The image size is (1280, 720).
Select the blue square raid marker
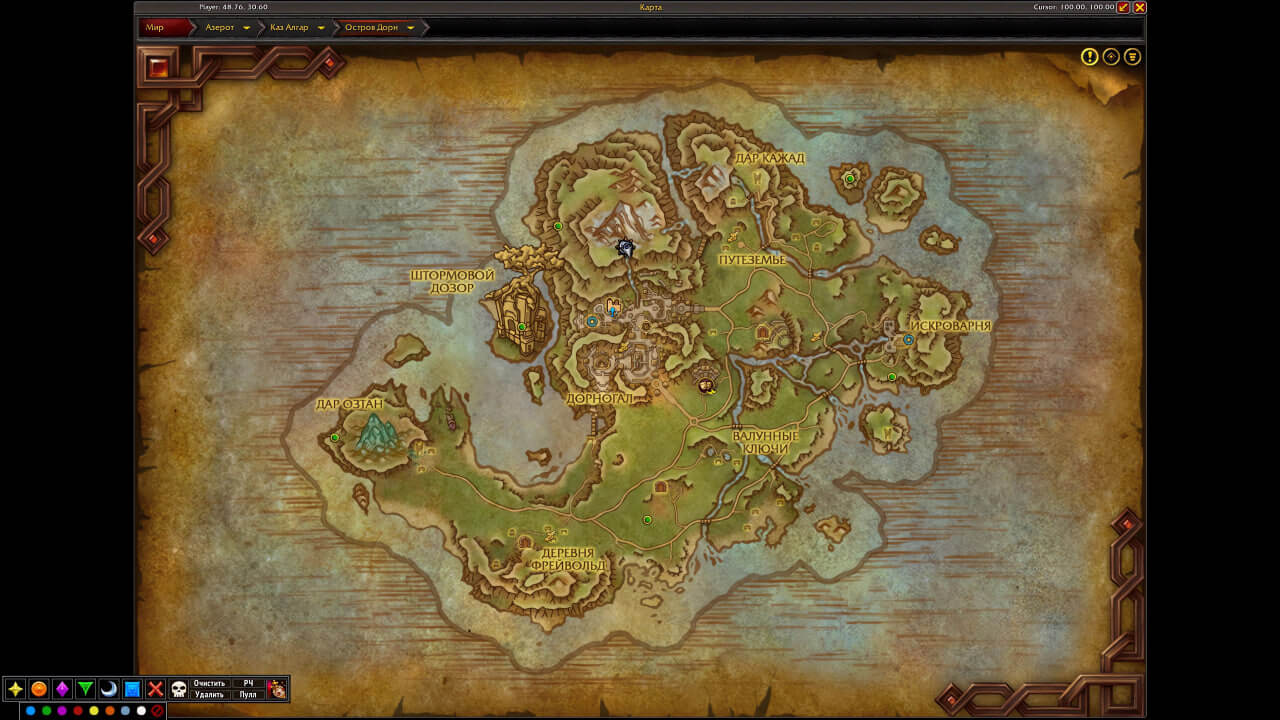click(132, 689)
